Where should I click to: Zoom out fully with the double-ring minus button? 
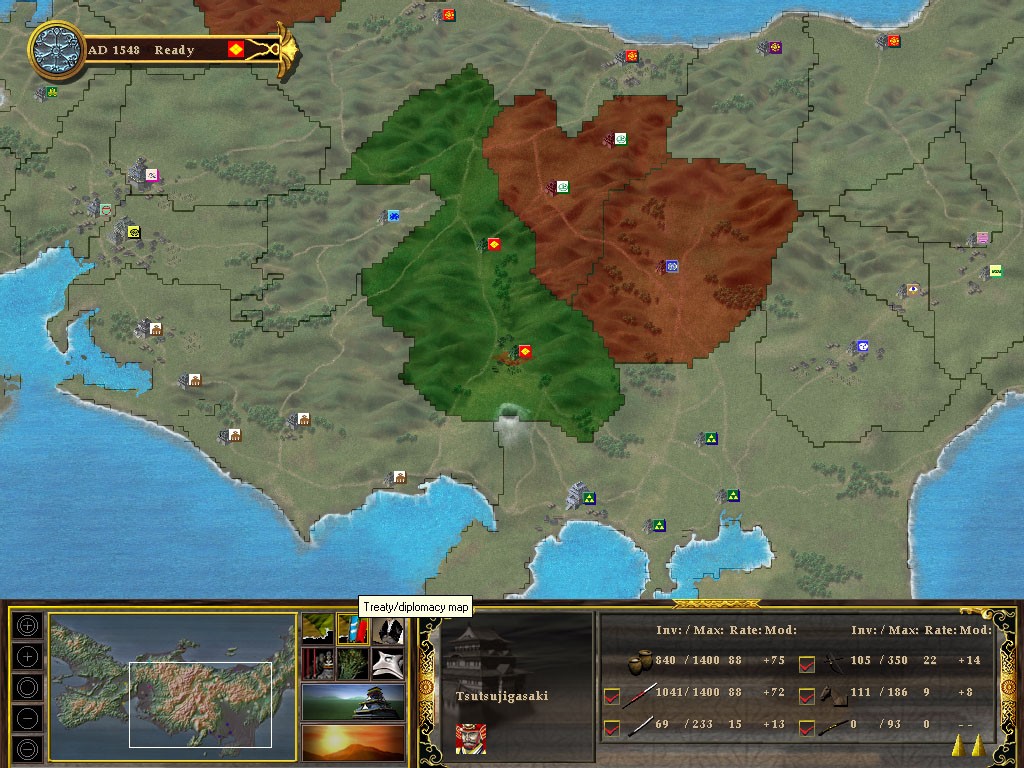[x=28, y=747]
